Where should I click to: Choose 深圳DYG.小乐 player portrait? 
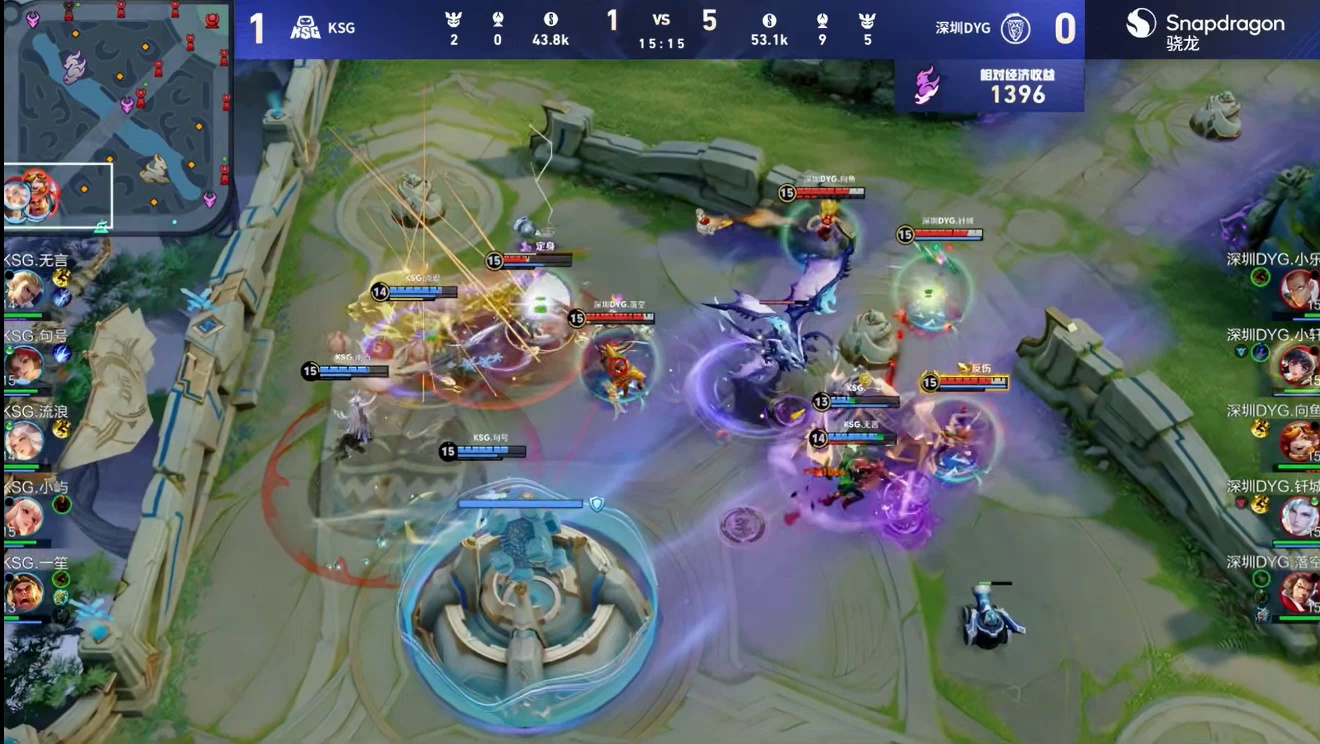(1300, 290)
